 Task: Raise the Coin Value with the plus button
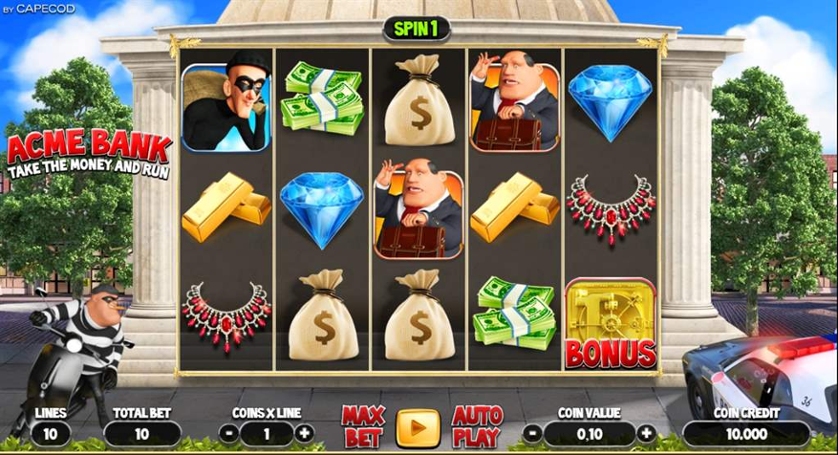click(645, 434)
